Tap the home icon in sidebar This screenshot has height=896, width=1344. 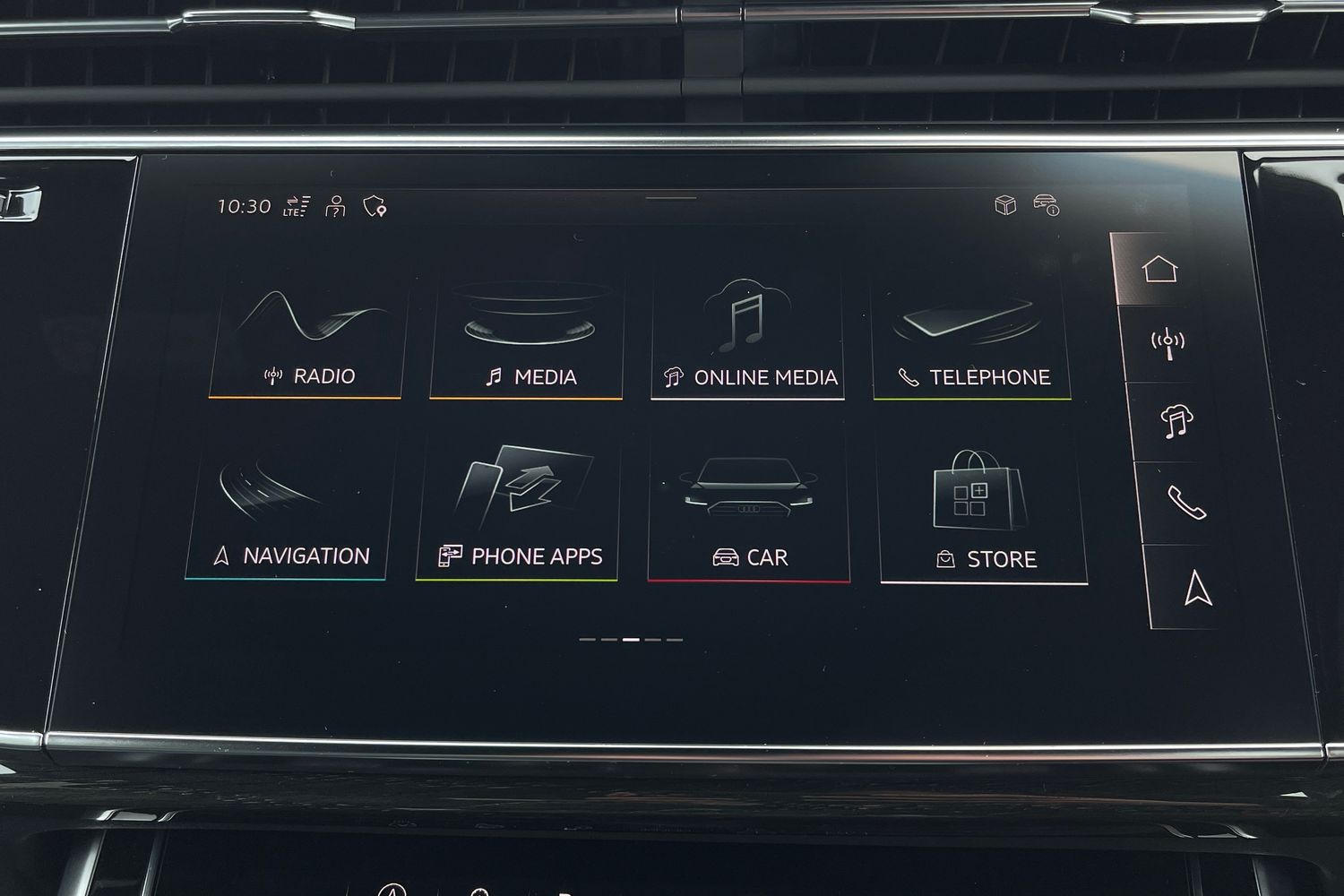pos(1159,269)
